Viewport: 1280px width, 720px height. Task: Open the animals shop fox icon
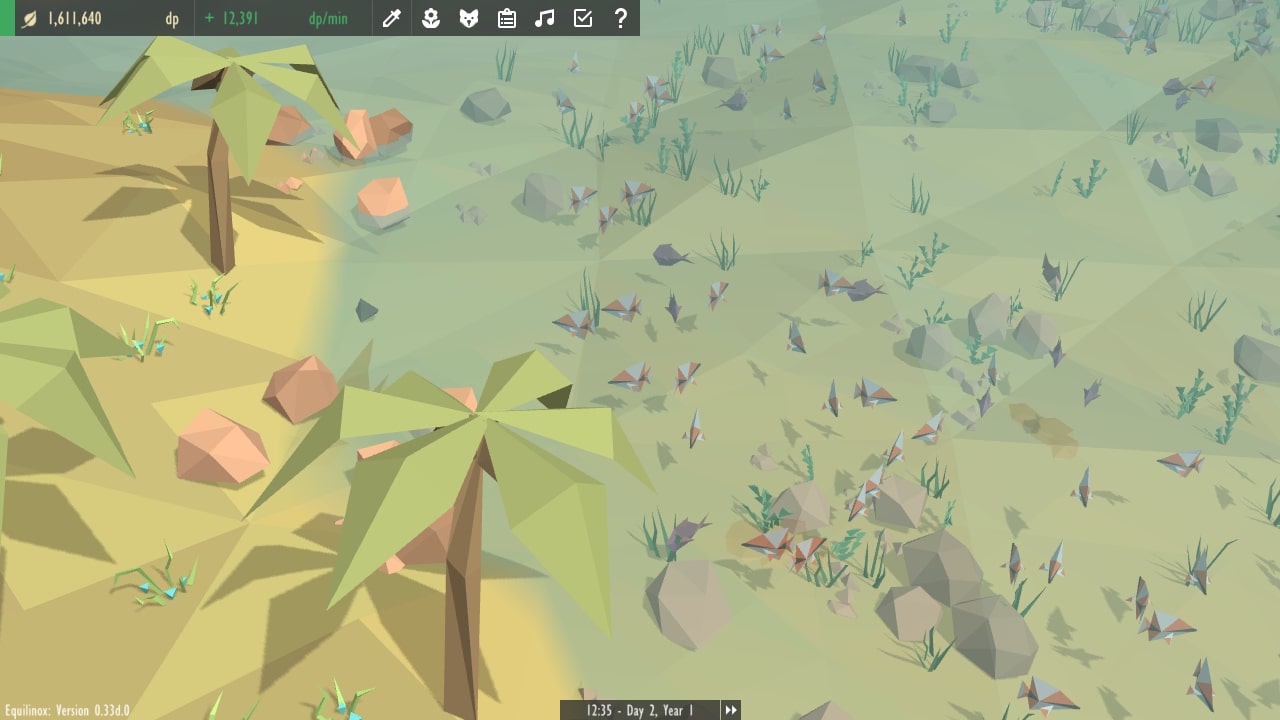click(469, 18)
